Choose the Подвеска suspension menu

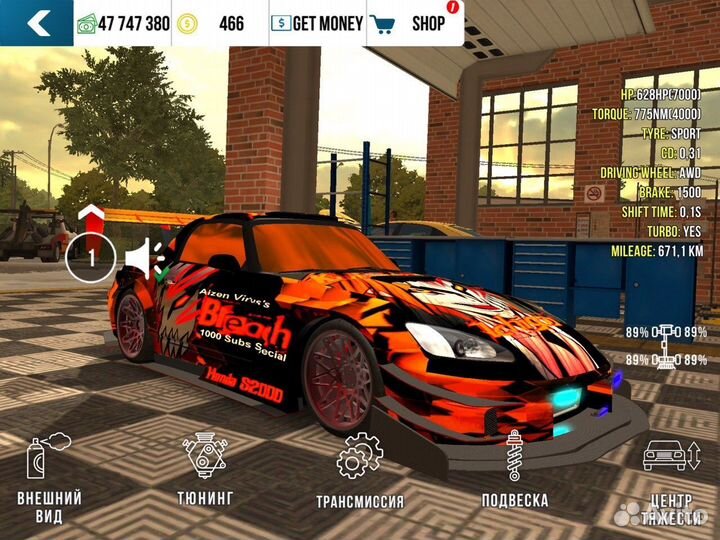point(514,472)
